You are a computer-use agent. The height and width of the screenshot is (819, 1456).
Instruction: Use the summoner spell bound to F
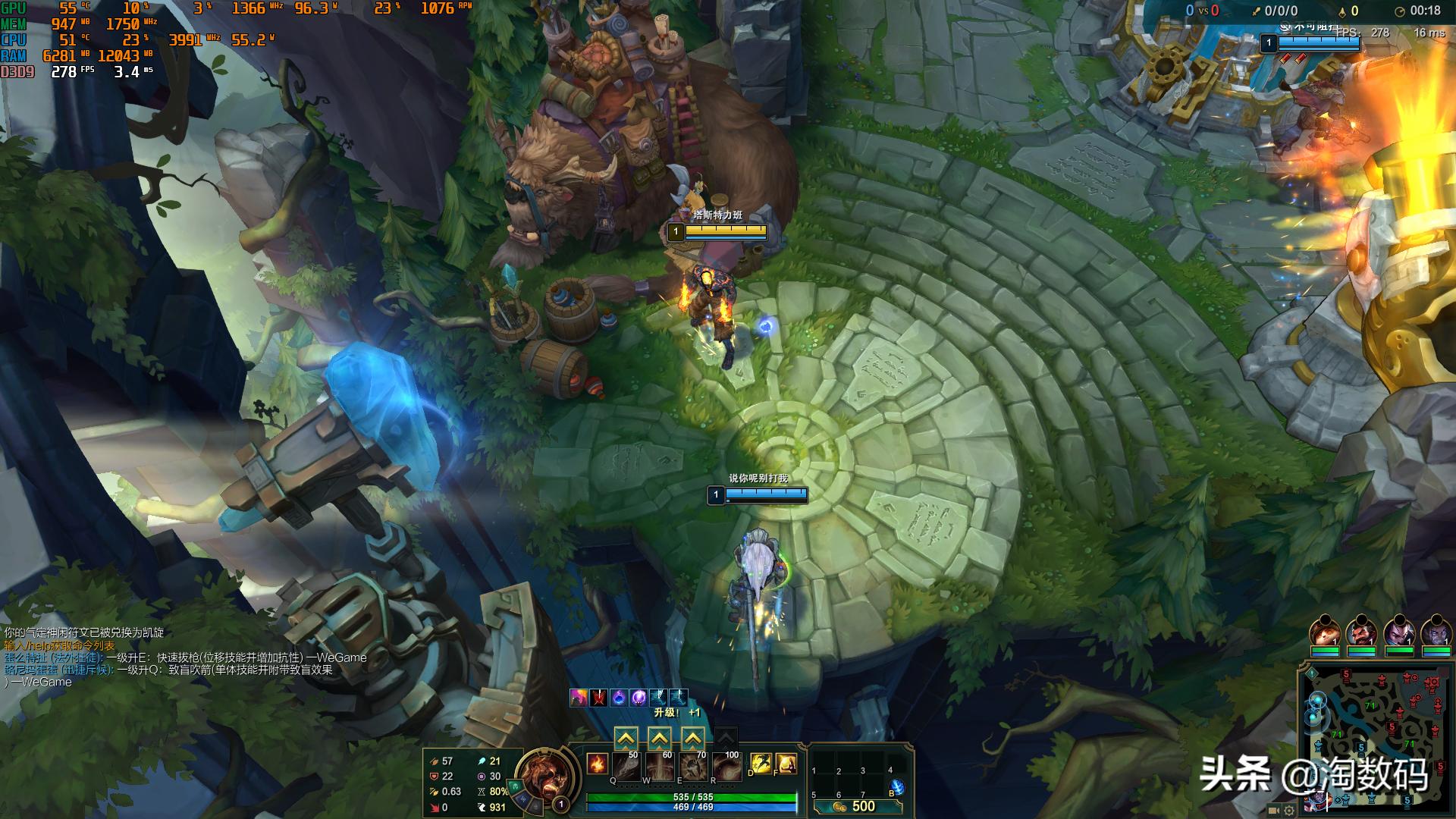pos(786,764)
